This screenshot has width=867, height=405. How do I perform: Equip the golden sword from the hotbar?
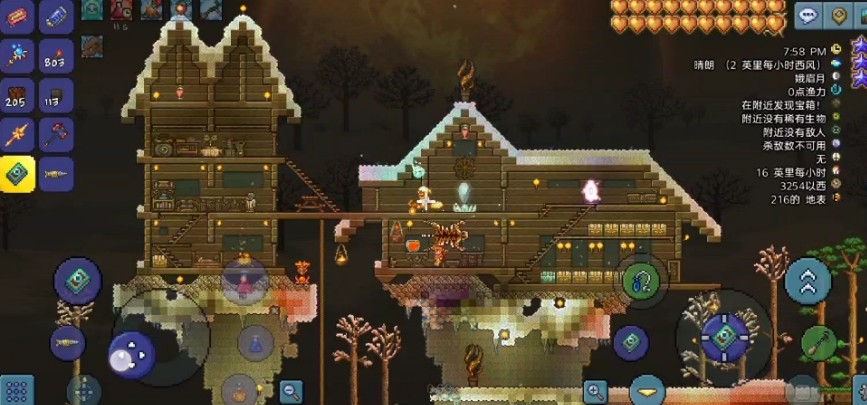coord(17,134)
